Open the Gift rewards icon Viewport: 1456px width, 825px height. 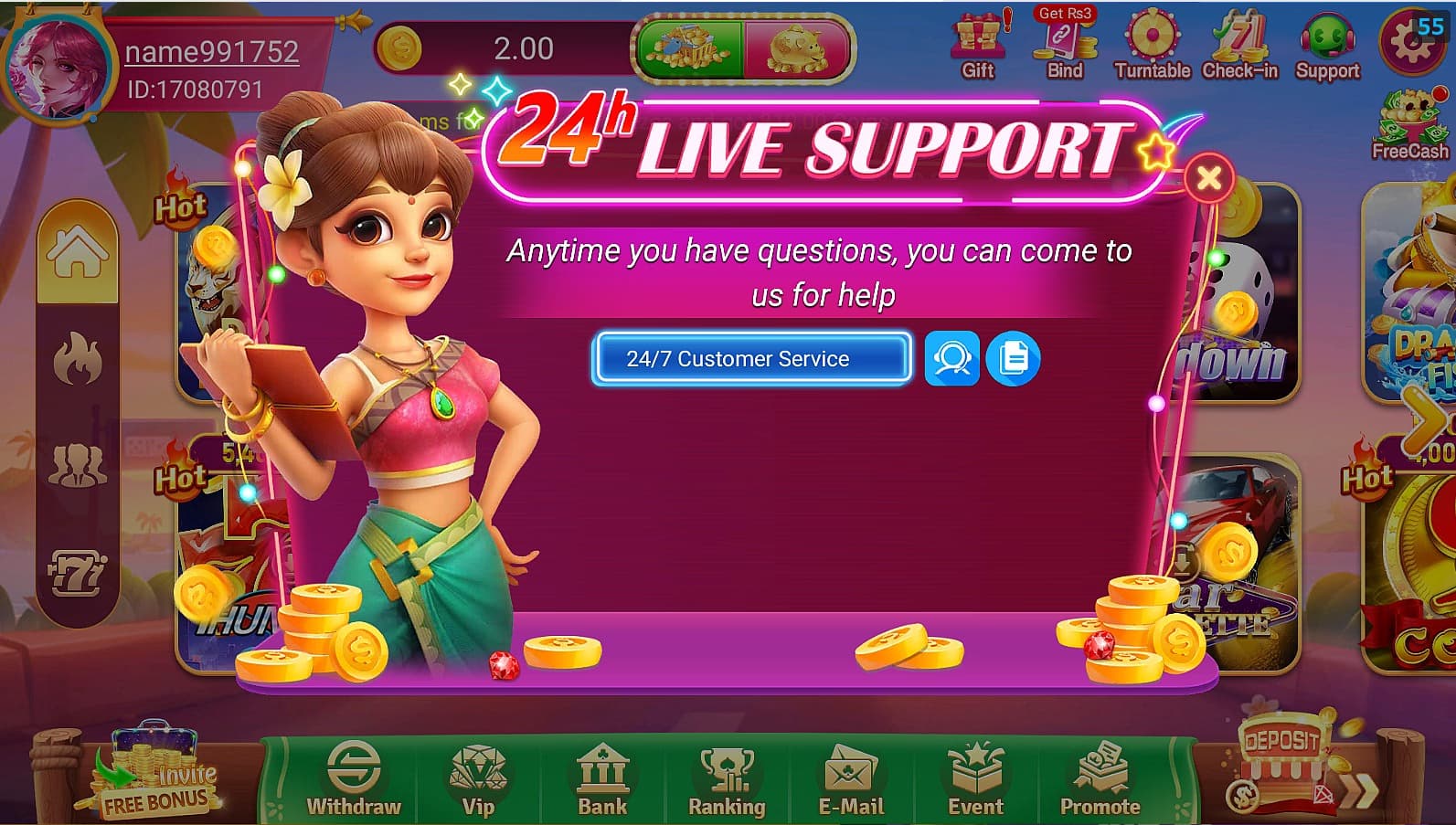pos(977,41)
